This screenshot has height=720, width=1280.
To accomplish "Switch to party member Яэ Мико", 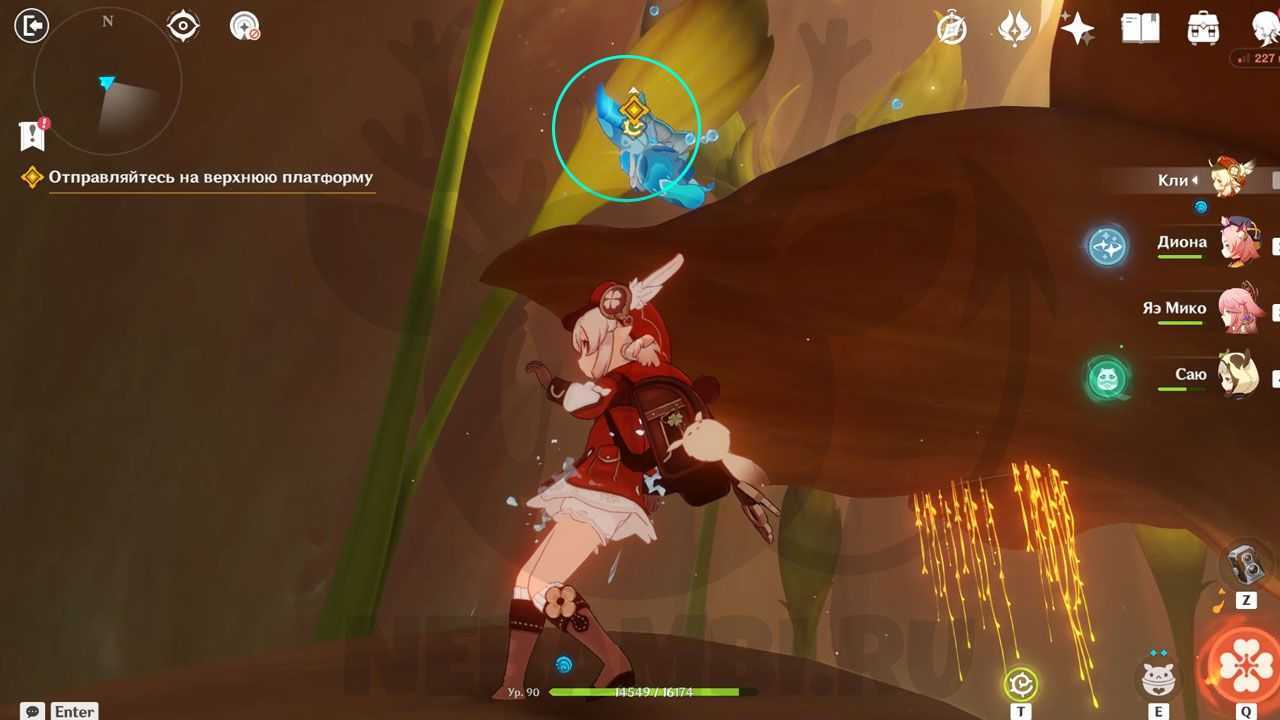I will 1239,309.
